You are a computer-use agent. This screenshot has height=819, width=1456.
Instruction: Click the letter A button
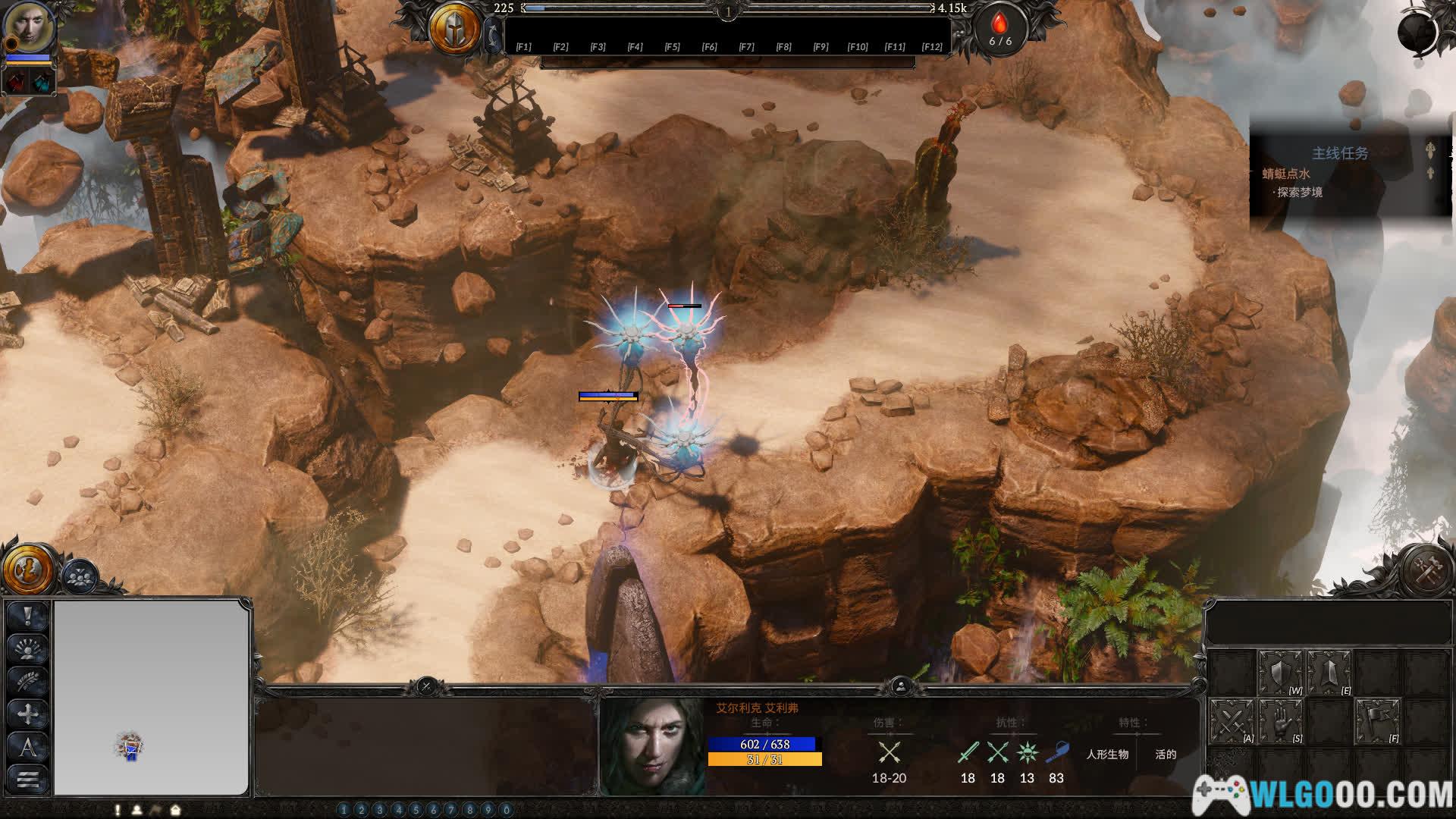pos(28,748)
